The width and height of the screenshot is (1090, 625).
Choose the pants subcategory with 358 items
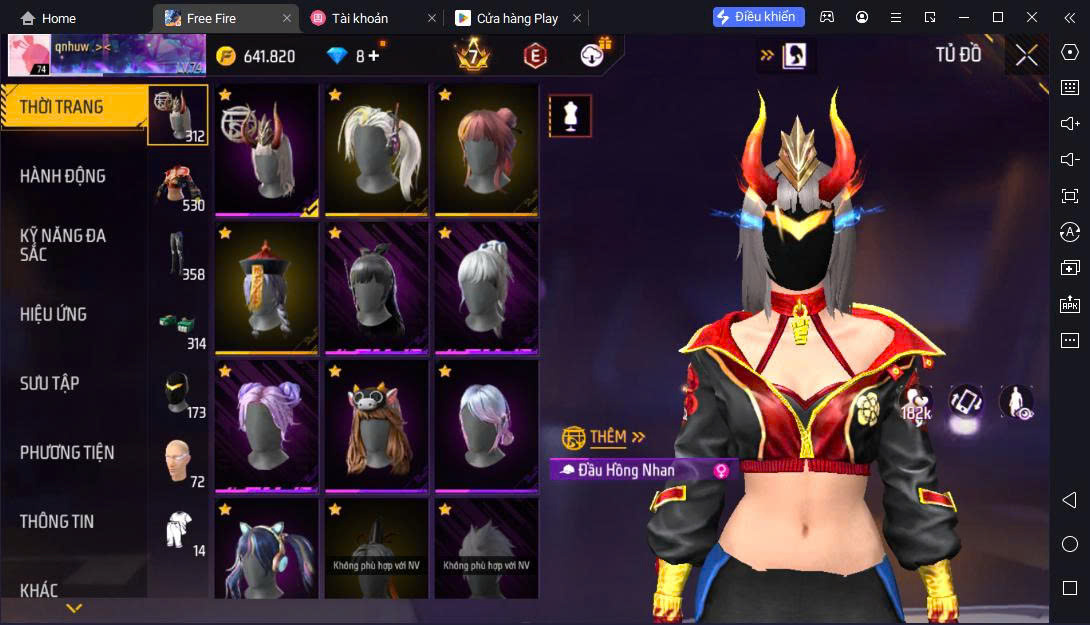(178, 254)
